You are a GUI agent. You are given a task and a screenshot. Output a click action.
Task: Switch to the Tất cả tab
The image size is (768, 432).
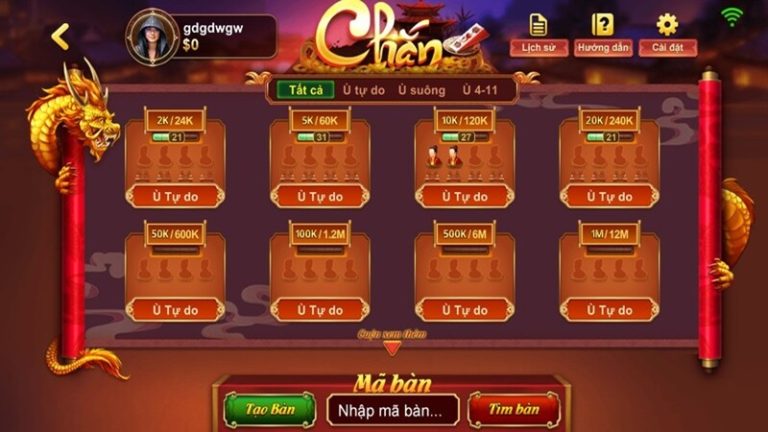(305, 90)
